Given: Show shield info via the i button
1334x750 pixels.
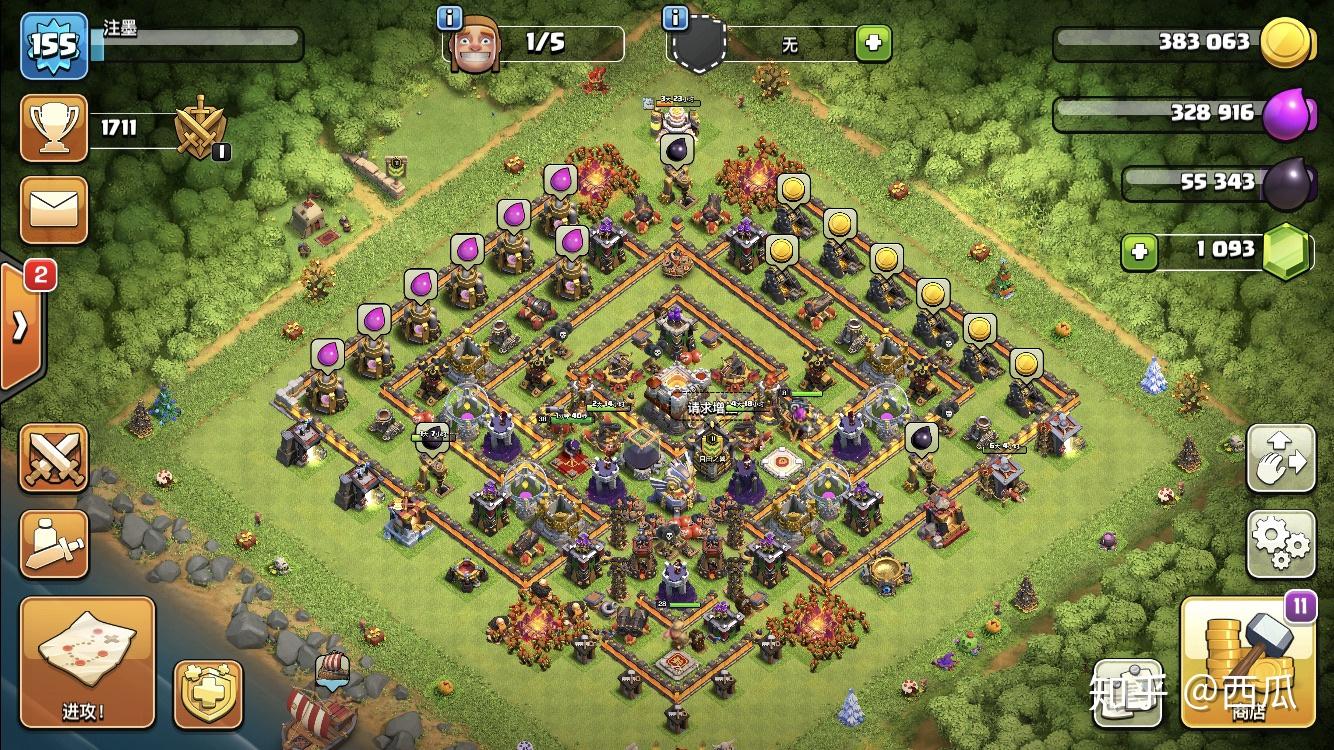Looking at the screenshot, I should point(676,18).
